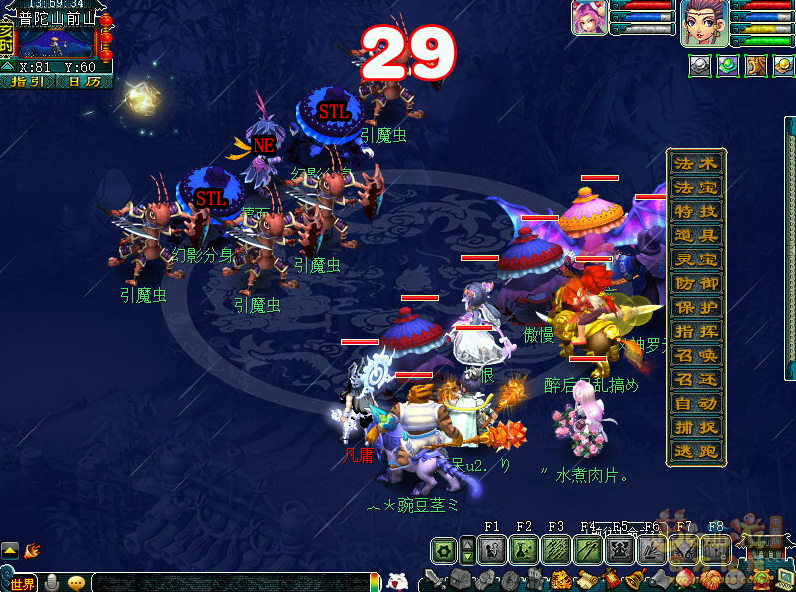Open the 法术 spell menu
The width and height of the screenshot is (796, 592).
[x=696, y=163]
